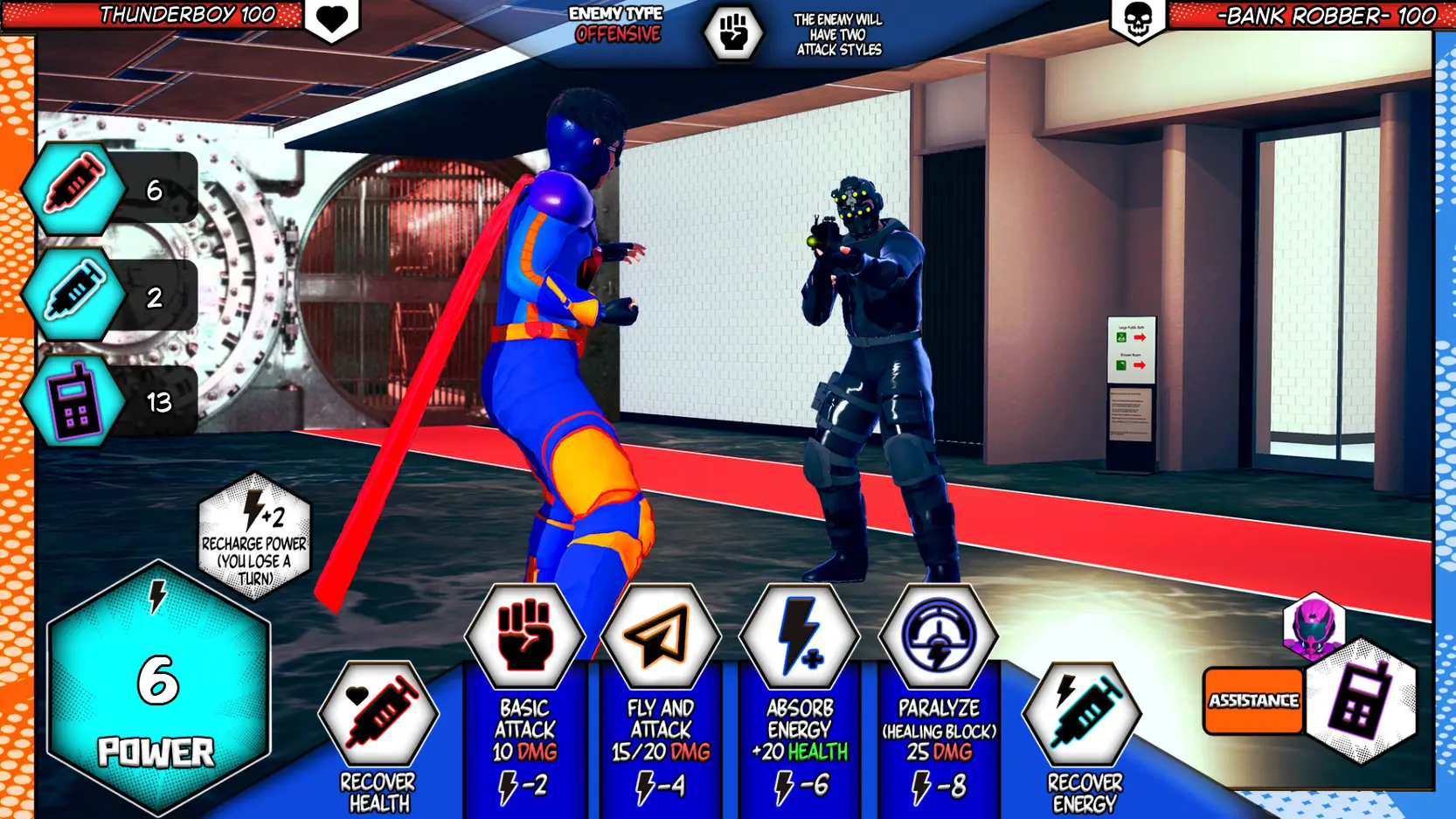This screenshot has width=1456, height=819.
Task: Choose the Paralyze healing block ability
Action: coord(939,636)
